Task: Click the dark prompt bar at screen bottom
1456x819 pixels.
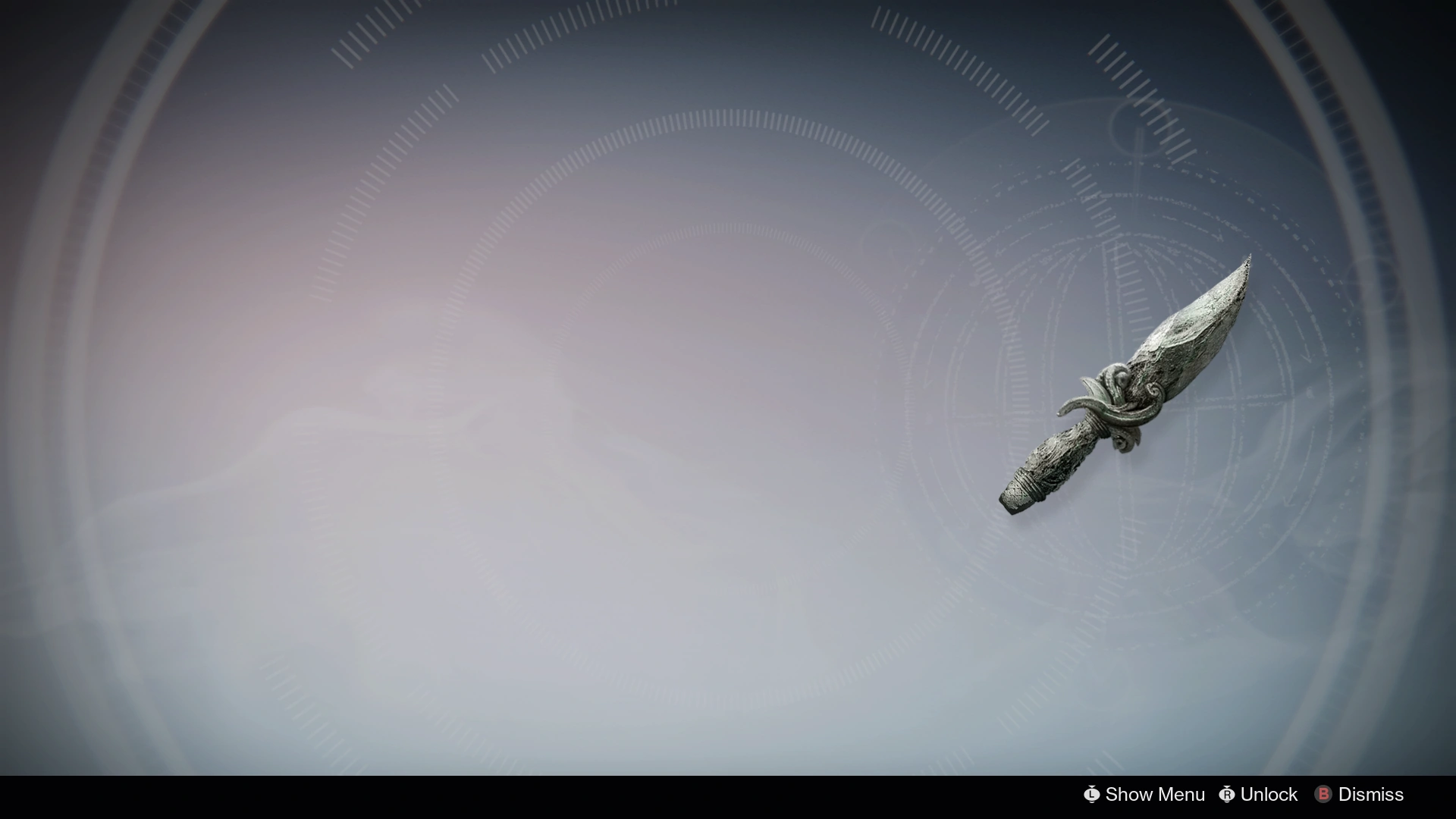Action: [728, 795]
